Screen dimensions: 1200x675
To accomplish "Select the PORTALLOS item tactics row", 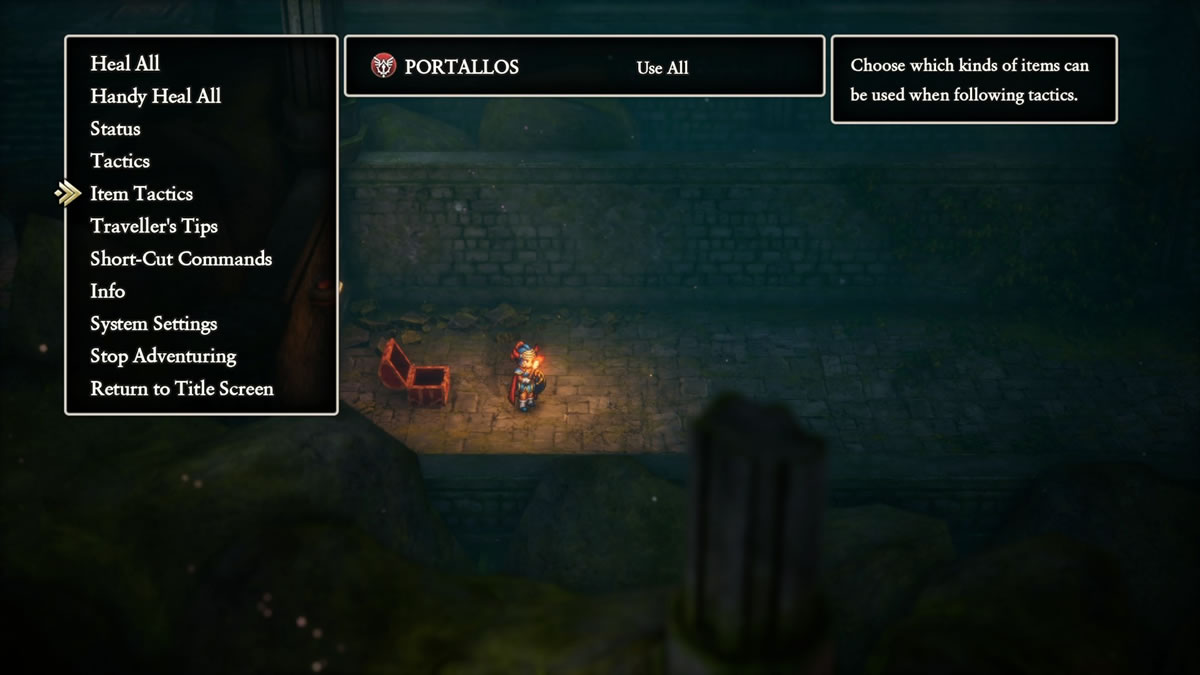I will coord(584,67).
